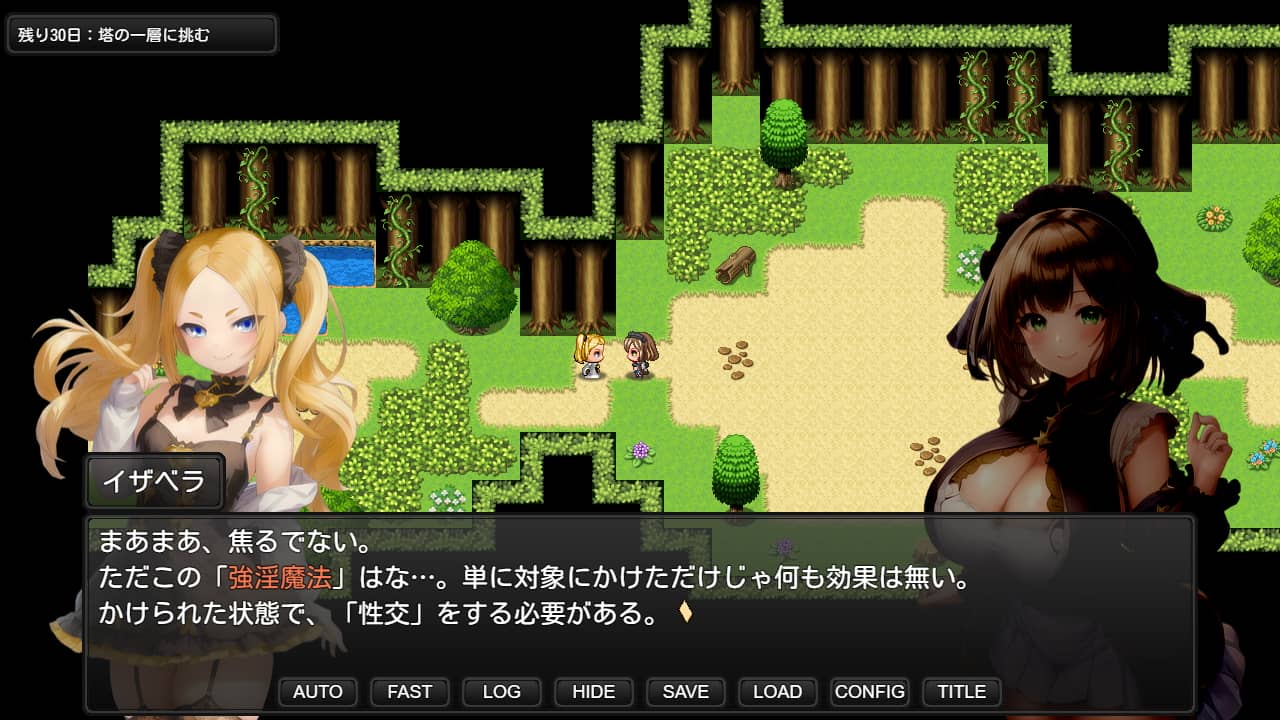Click LOAD to open saved games
The height and width of the screenshot is (720, 1280).
click(777, 692)
